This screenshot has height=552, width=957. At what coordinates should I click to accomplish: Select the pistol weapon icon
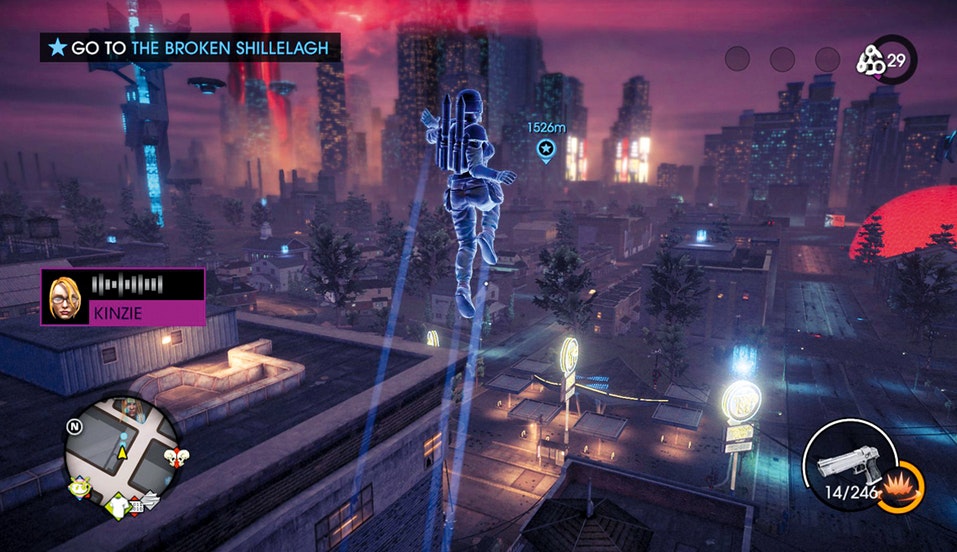tap(846, 463)
